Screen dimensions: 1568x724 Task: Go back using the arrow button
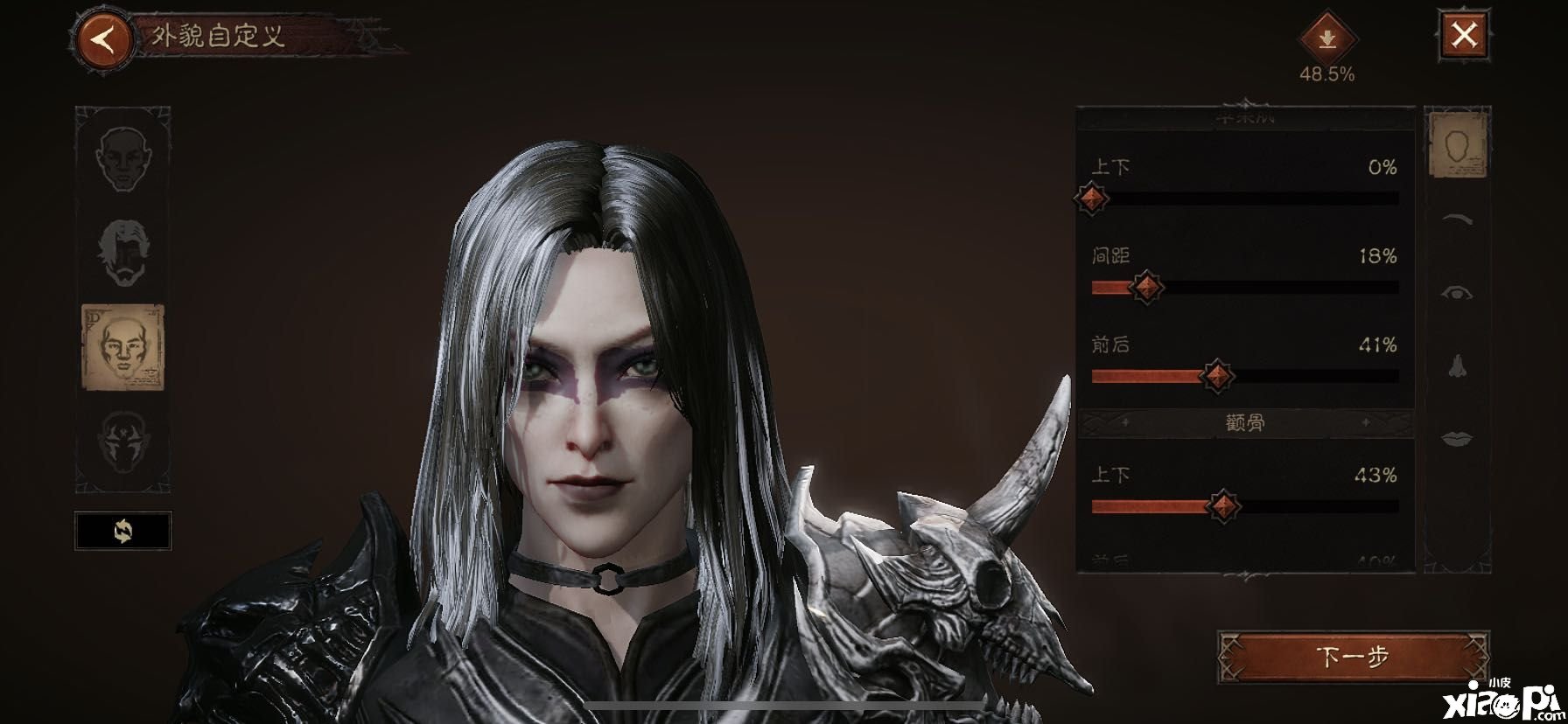click(104, 40)
